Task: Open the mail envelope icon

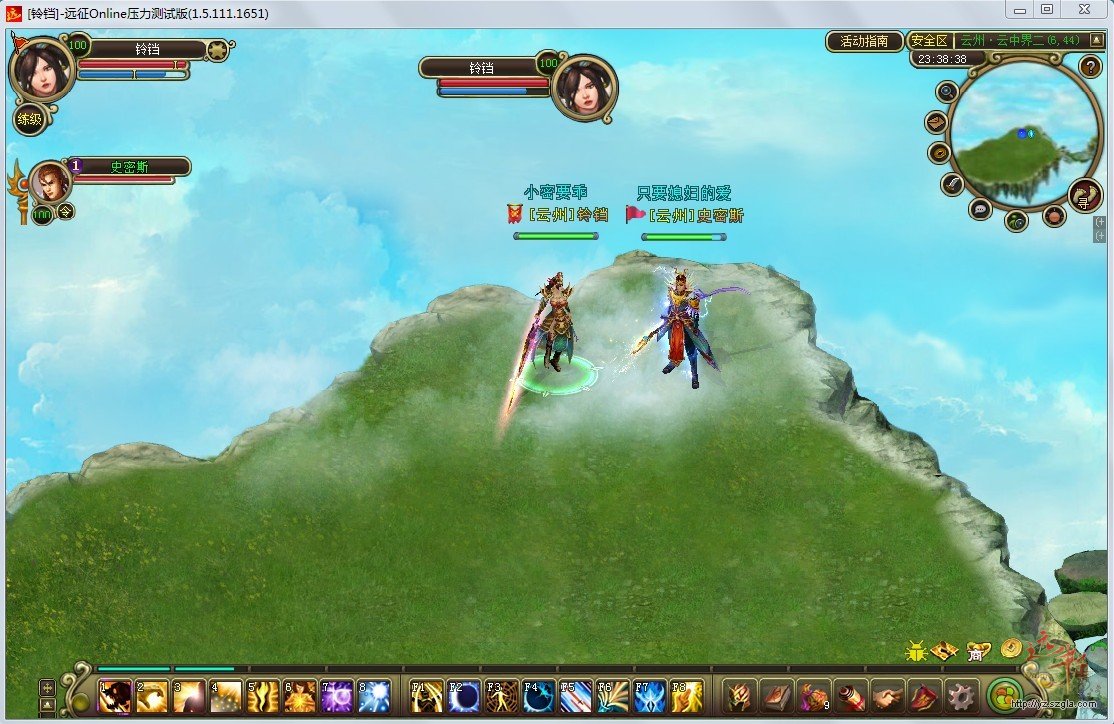Action: (937, 123)
